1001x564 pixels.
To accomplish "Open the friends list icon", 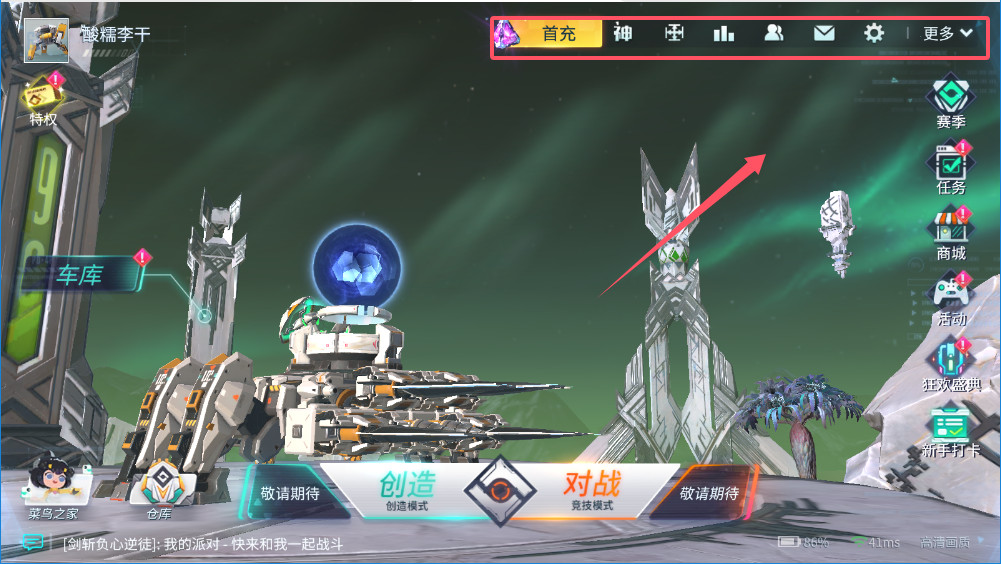I will [x=773, y=33].
